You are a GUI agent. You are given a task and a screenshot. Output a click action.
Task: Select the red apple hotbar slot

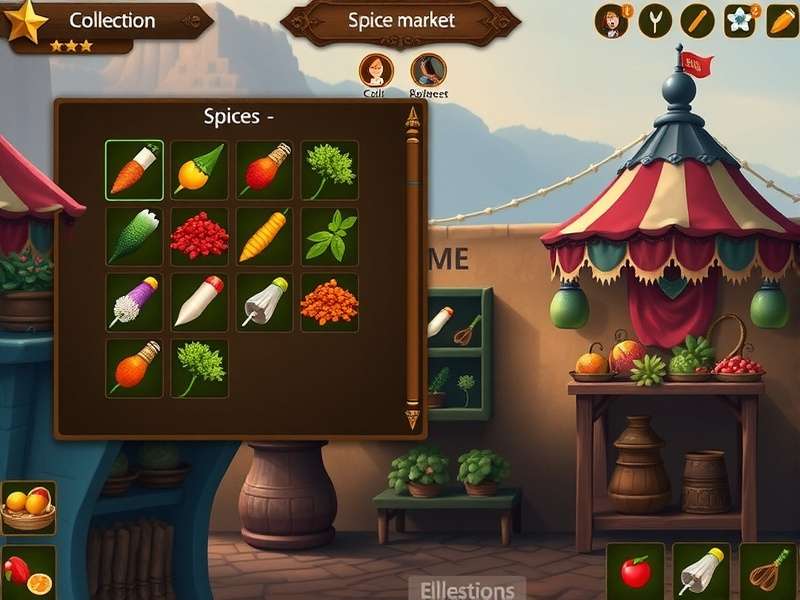(x=635, y=572)
